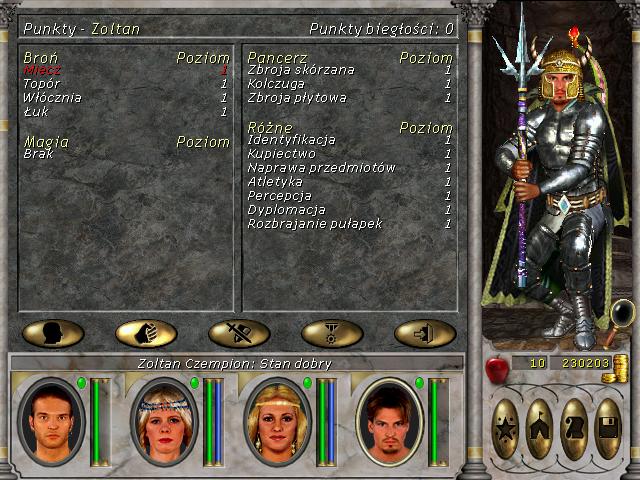Switch to the skills tab with fist icon
Viewport: 640px width, 480px height.
[x=146, y=333]
